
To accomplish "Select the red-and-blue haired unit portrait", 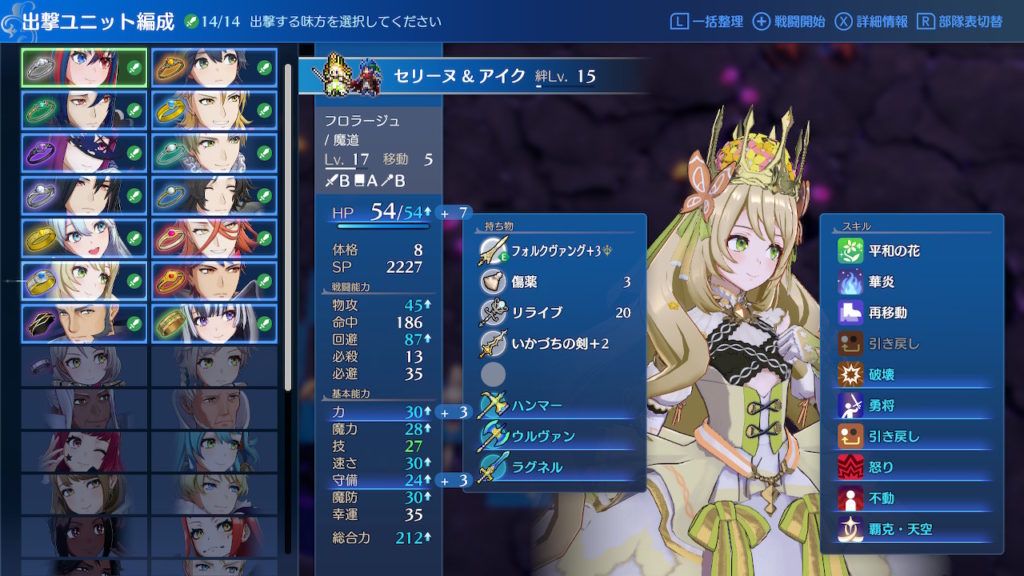I will [x=84, y=67].
